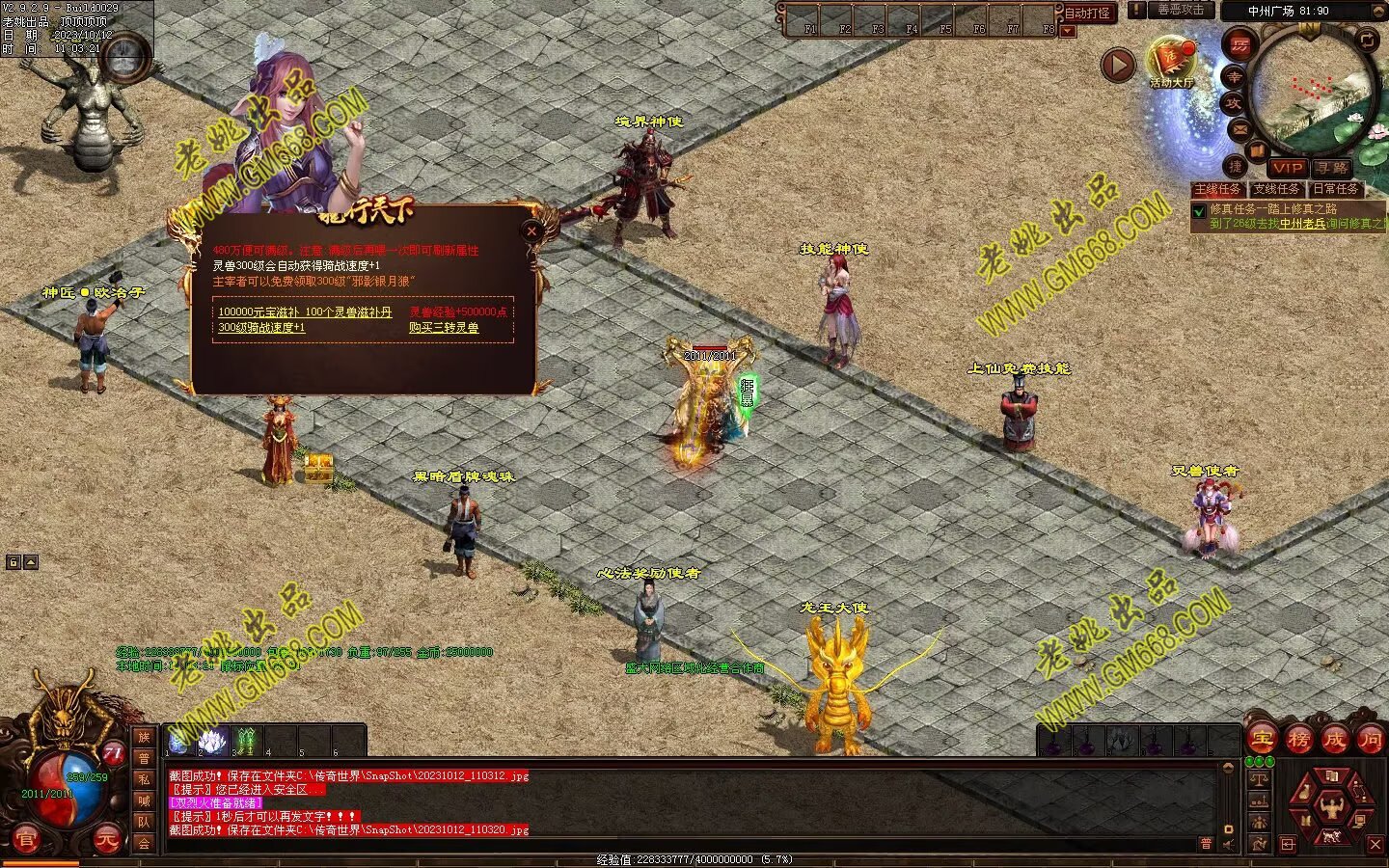Viewport: 1389px width, 868px height.
Task: Use the white lotus item in hotbar slot 2
Action: [x=212, y=741]
